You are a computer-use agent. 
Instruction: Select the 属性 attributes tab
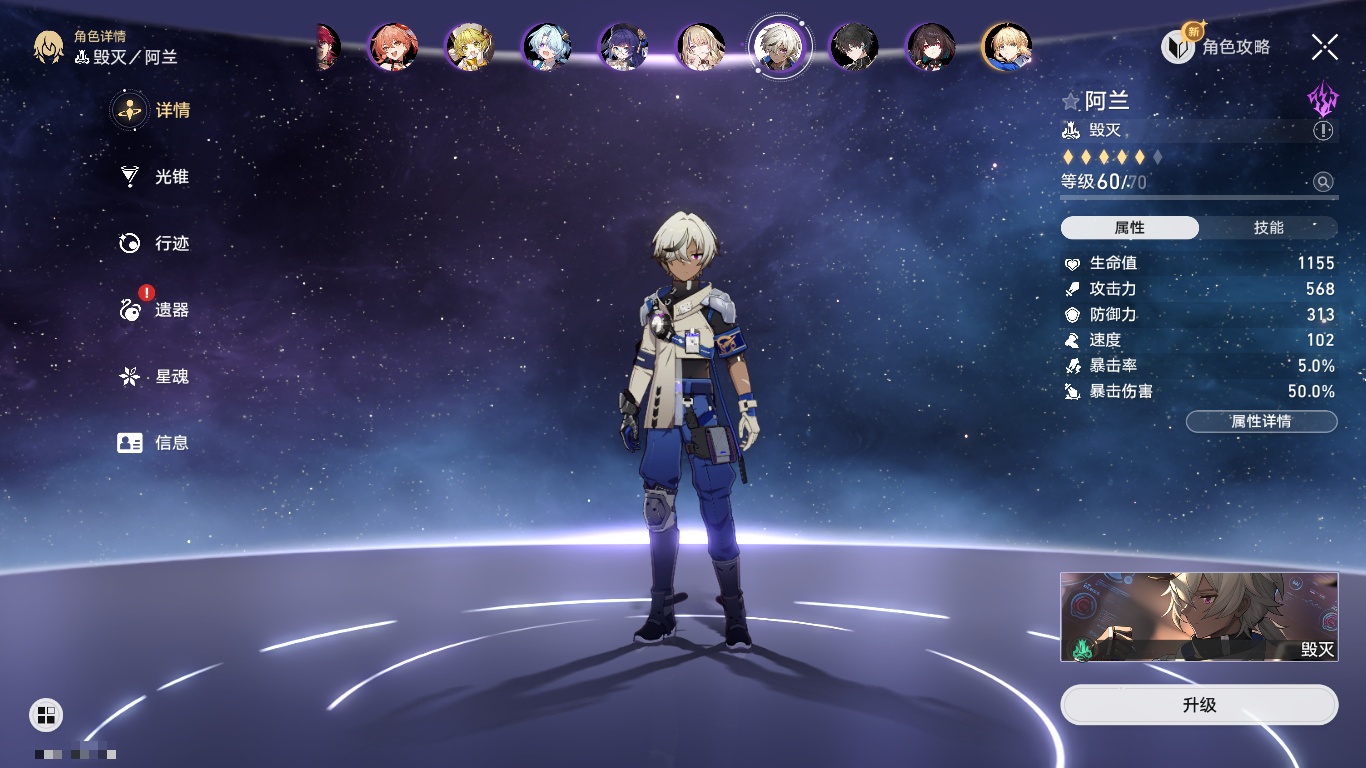point(1130,228)
